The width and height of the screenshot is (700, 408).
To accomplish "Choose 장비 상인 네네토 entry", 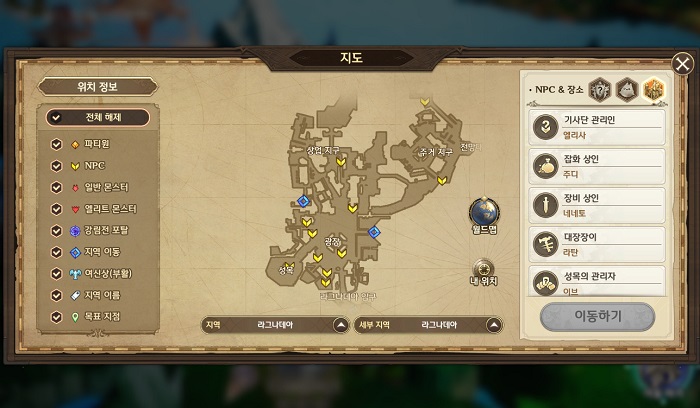I will pos(598,205).
